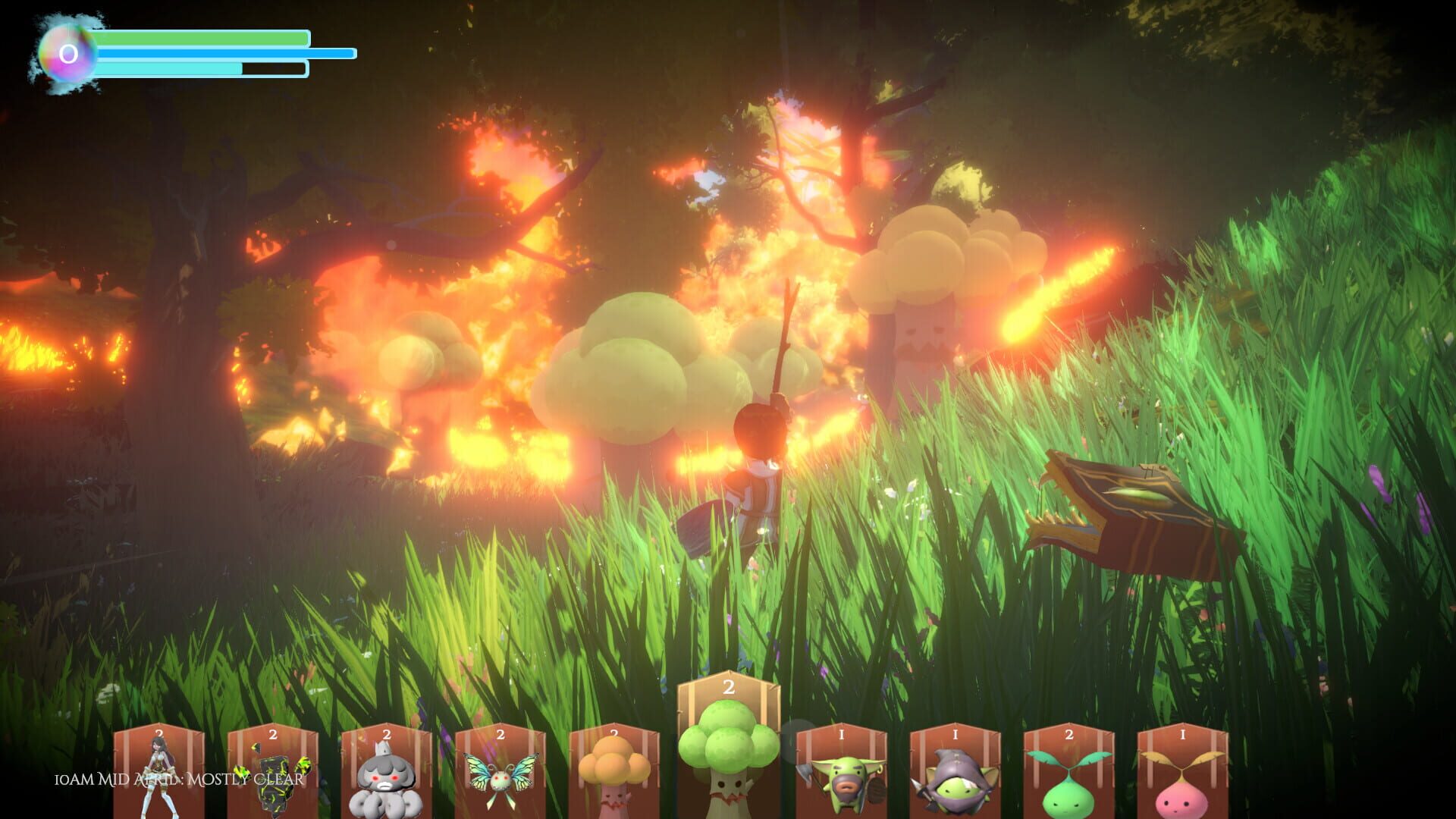Select the pink sprout creature card
The height and width of the screenshot is (819, 1456).
point(1185,773)
